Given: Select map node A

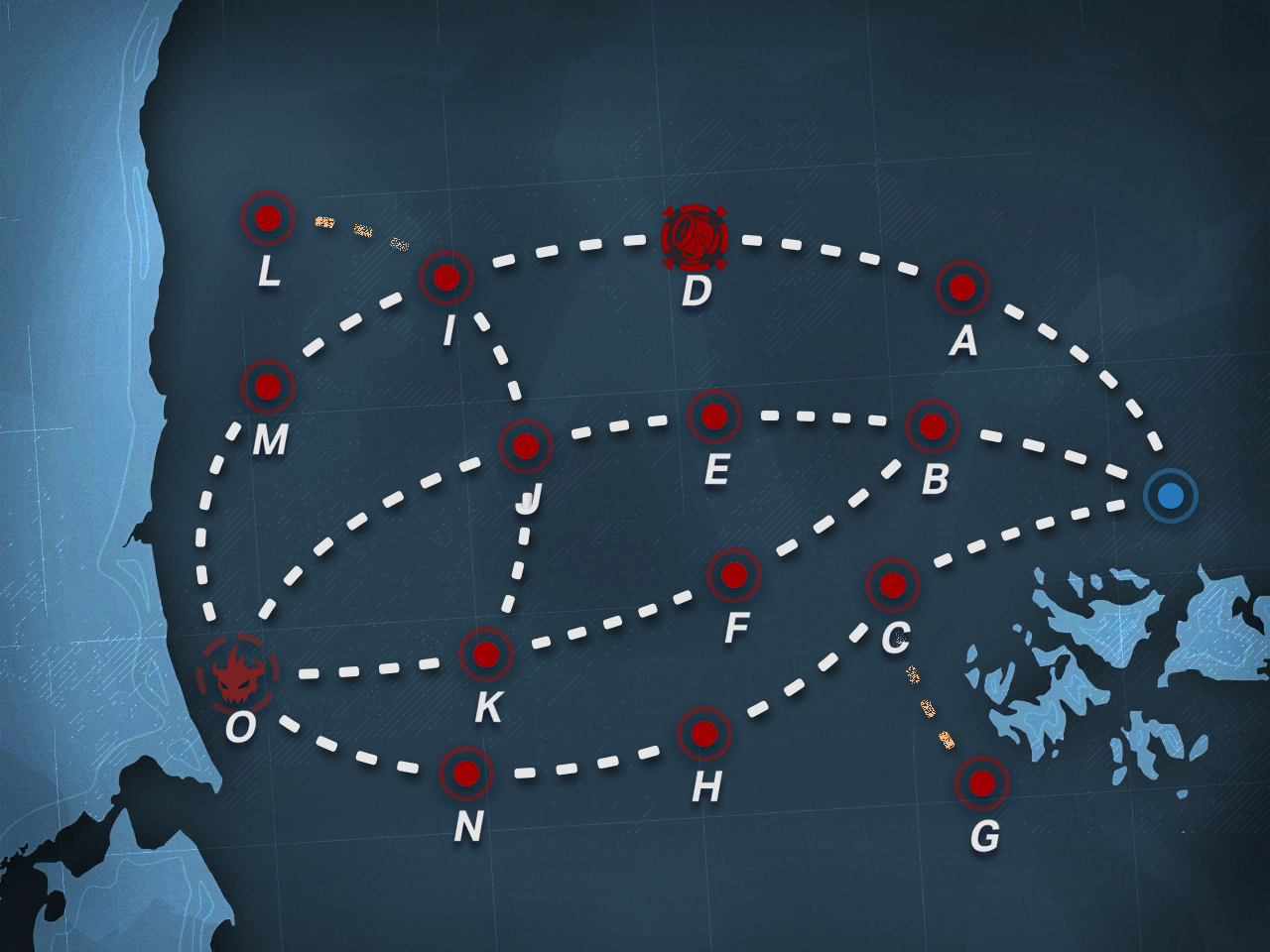Looking at the screenshot, I should coord(962,288).
